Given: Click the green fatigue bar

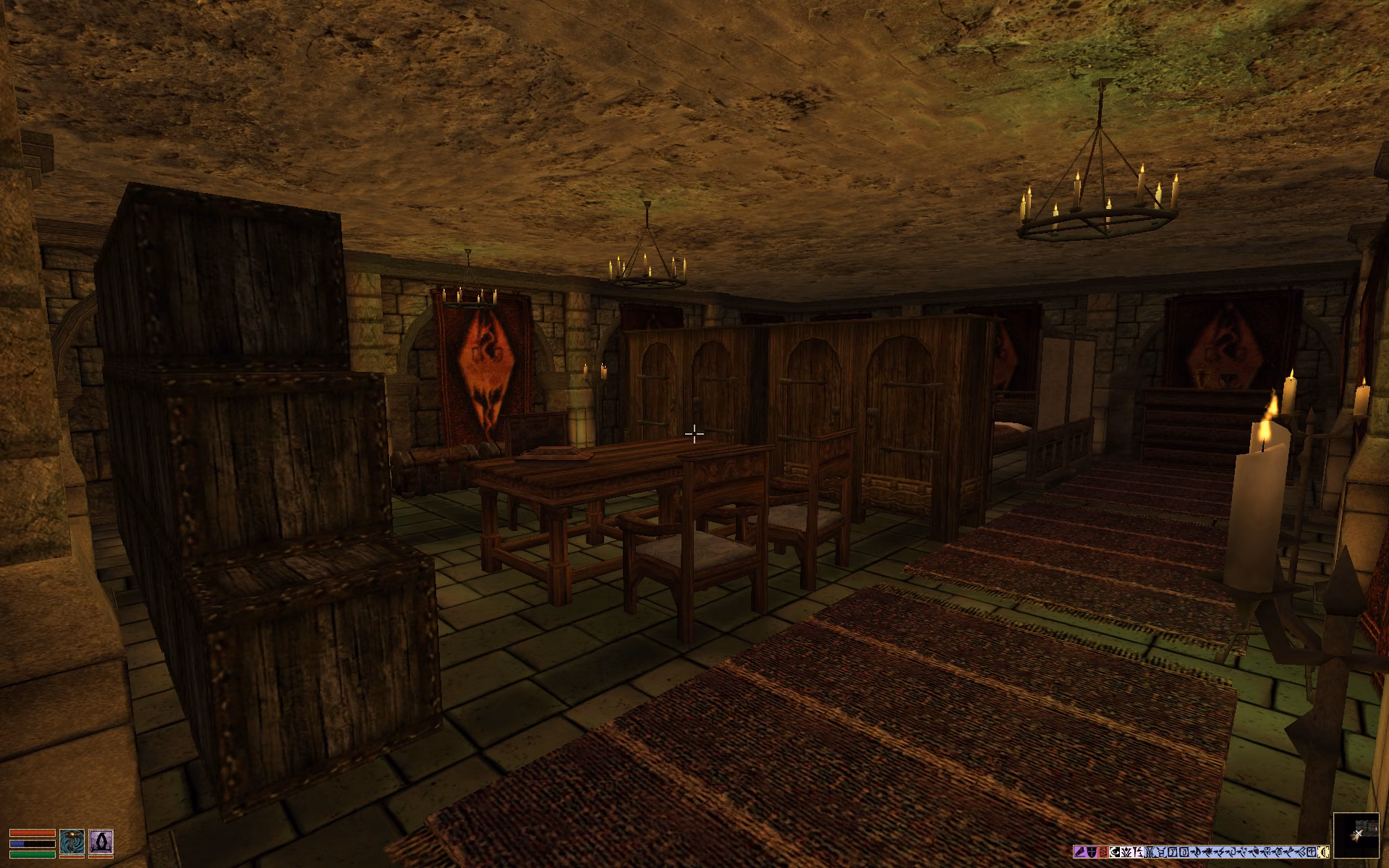Looking at the screenshot, I should coord(33,854).
